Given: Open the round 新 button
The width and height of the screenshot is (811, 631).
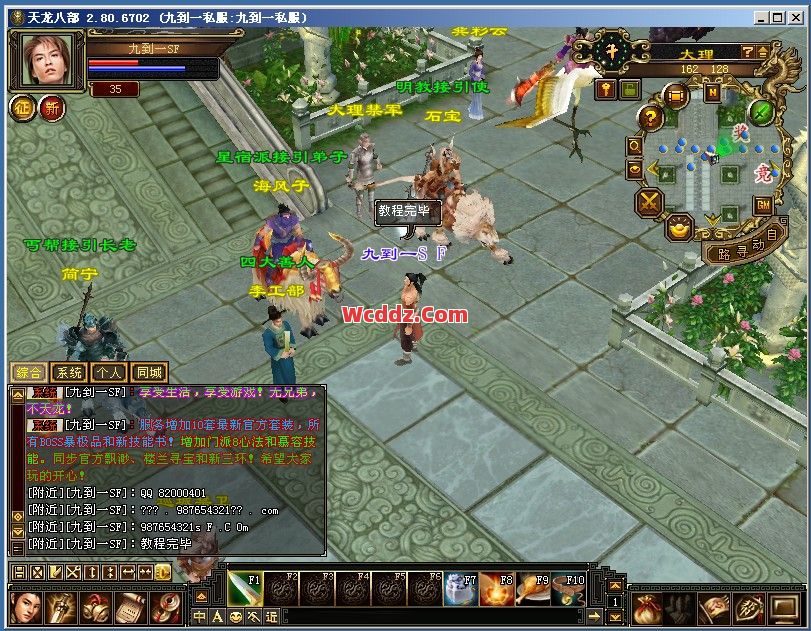Looking at the screenshot, I should 52,107.
